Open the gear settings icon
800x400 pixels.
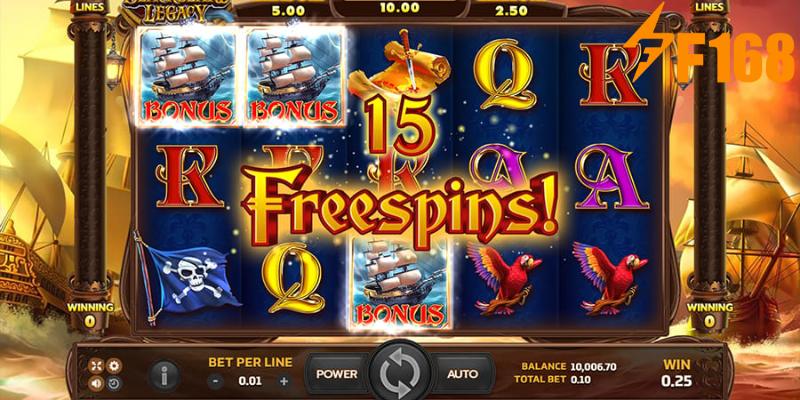pos(113,365)
